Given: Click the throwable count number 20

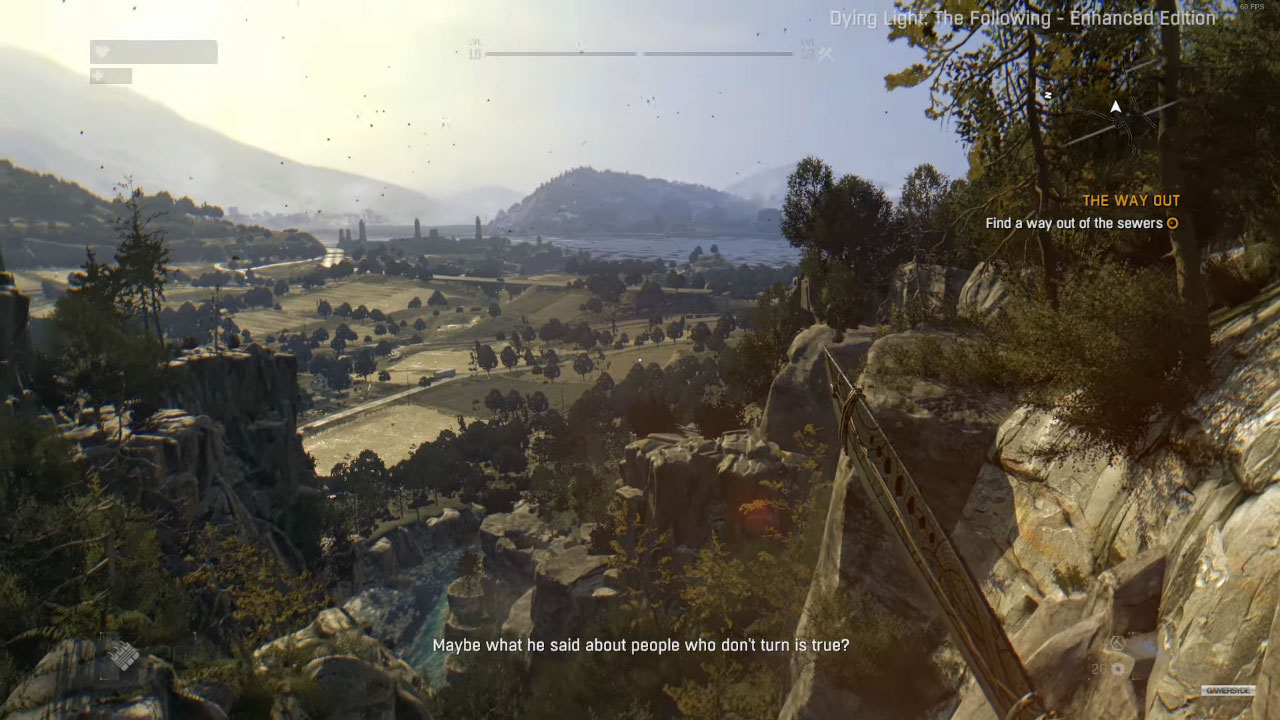Looking at the screenshot, I should pos(1096,668).
